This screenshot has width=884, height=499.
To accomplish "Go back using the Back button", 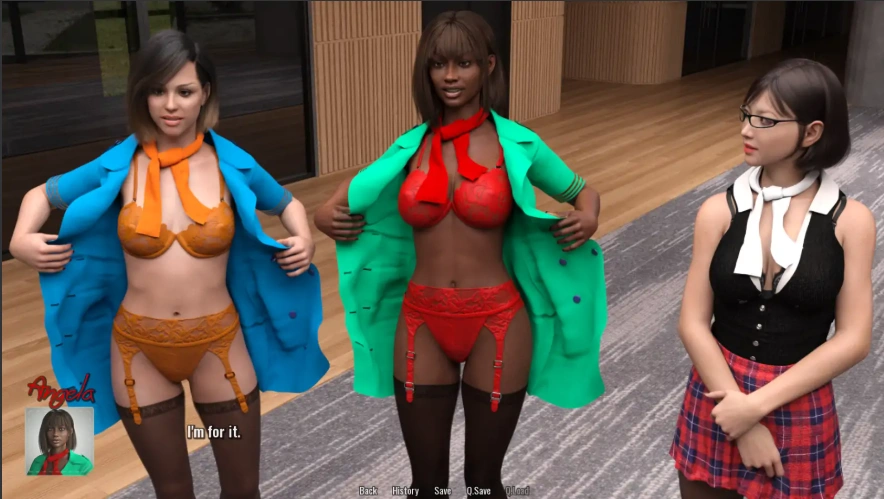I will click(368, 491).
